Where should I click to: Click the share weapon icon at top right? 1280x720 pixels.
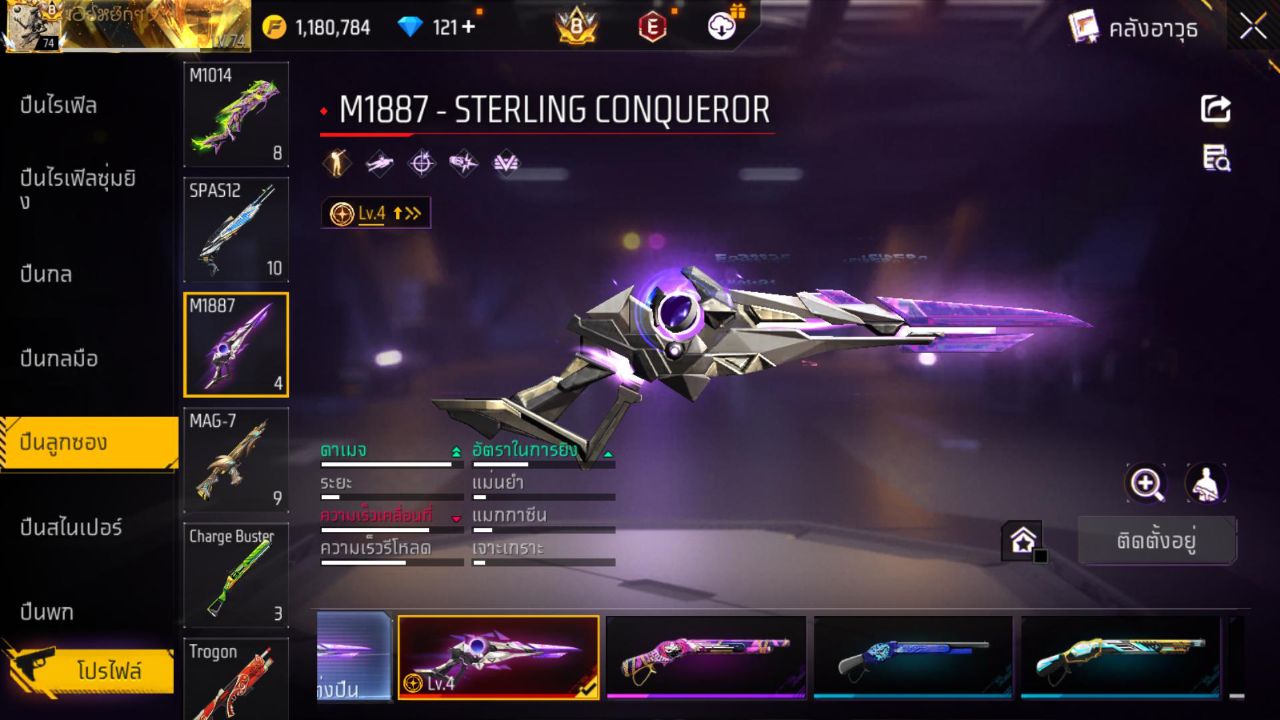(x=1215, y=108)
